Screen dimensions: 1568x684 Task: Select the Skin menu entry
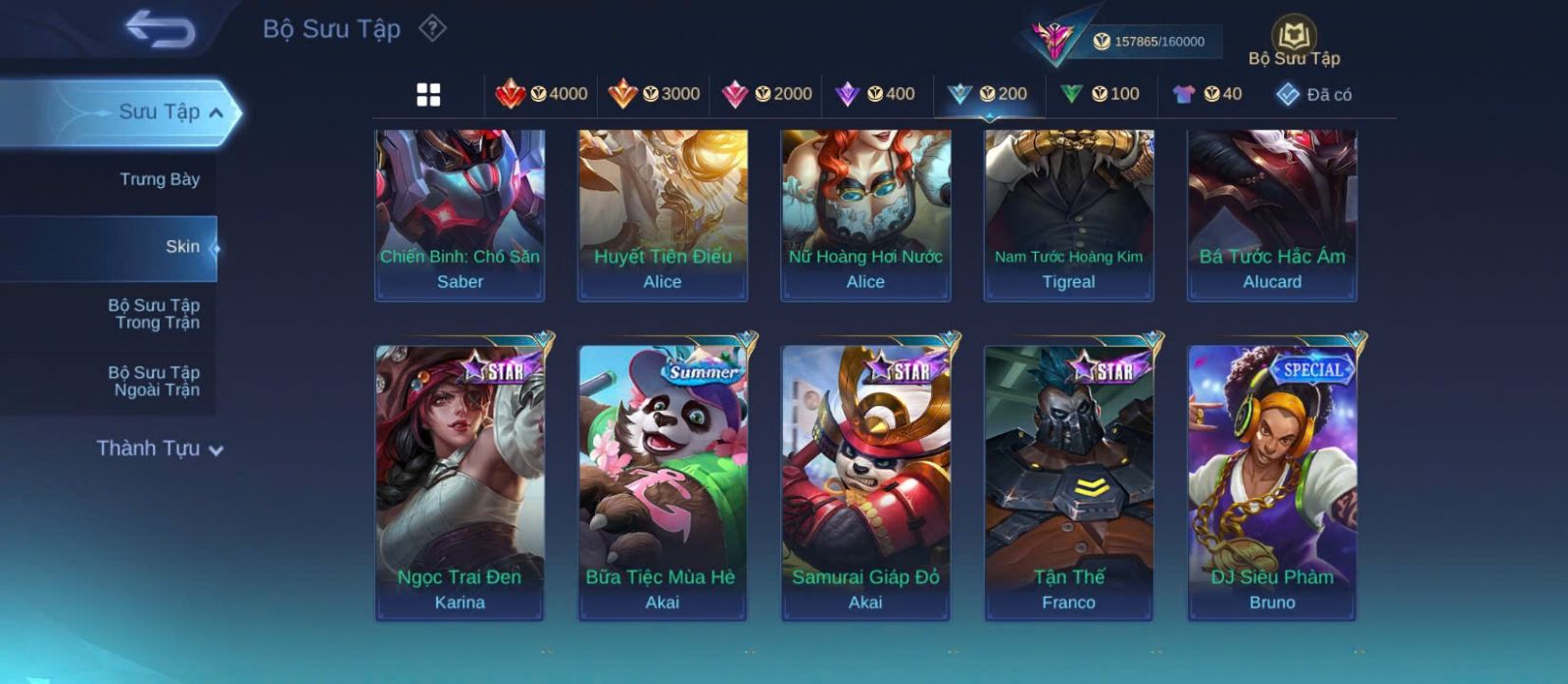(x=182, y=247)
